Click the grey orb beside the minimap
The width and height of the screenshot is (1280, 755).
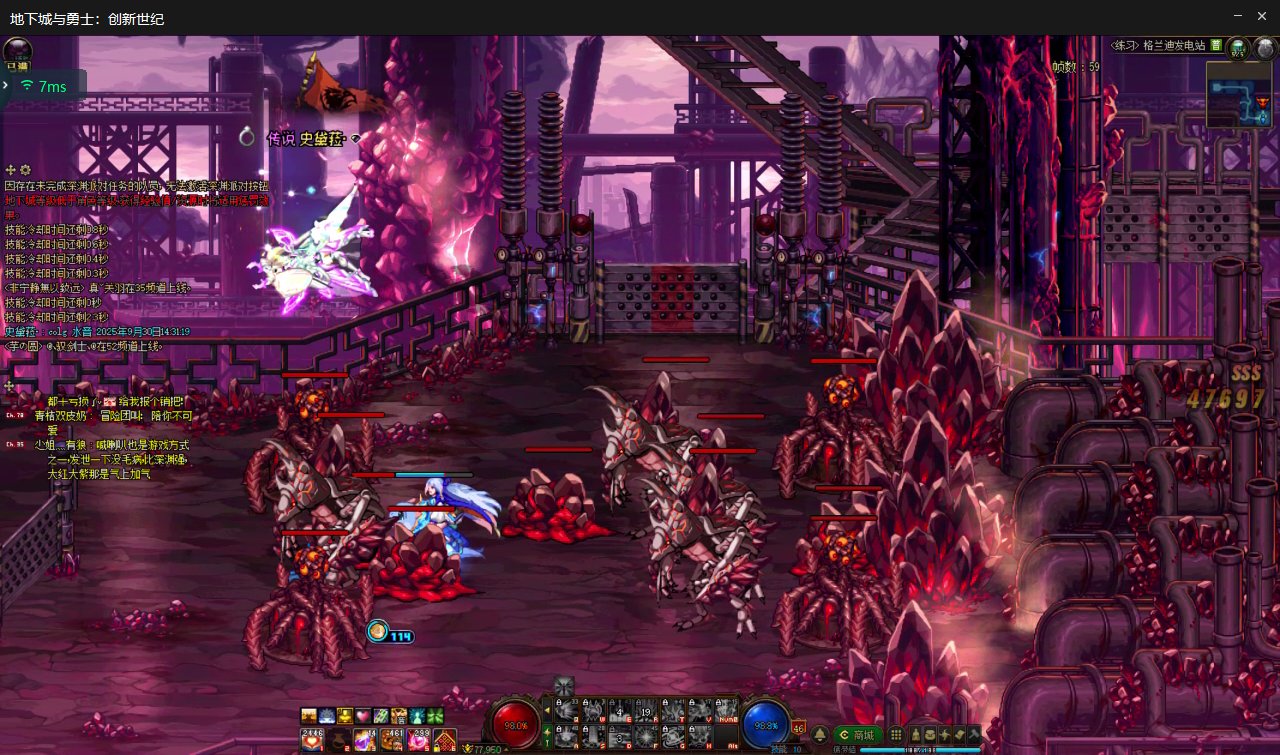1265,47
